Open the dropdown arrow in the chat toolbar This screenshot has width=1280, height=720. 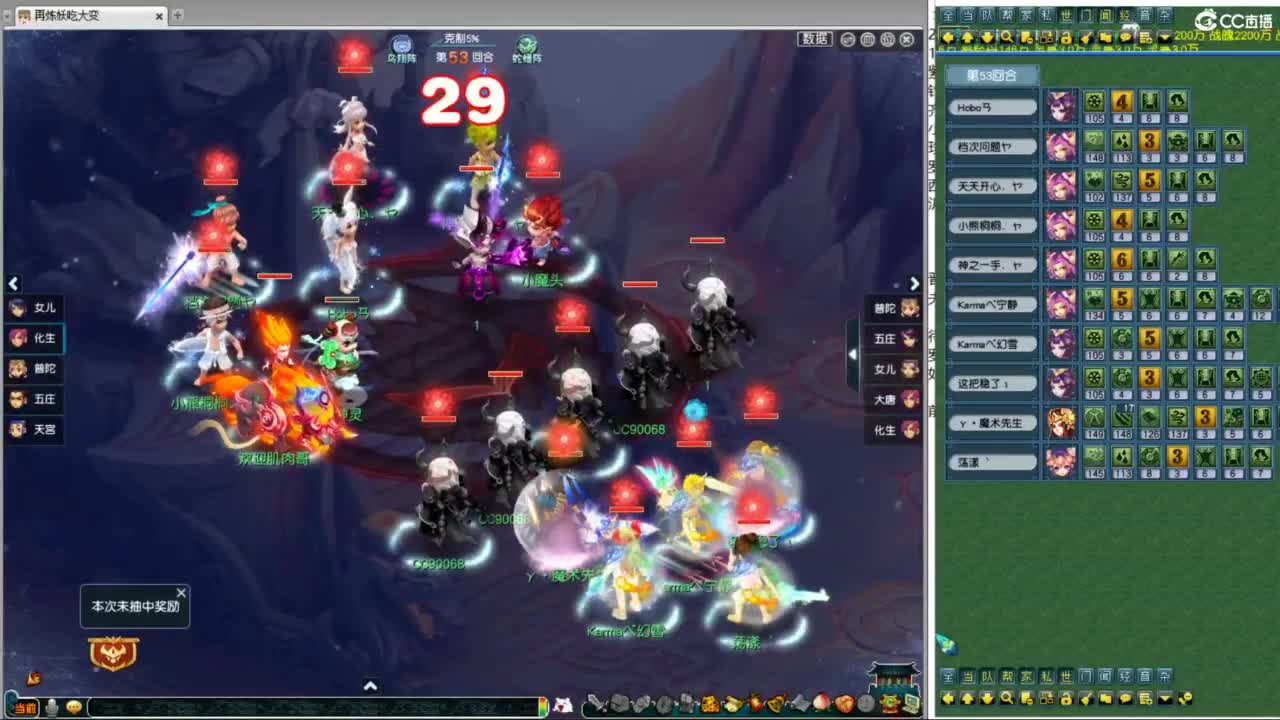(x=1165, y=37)
